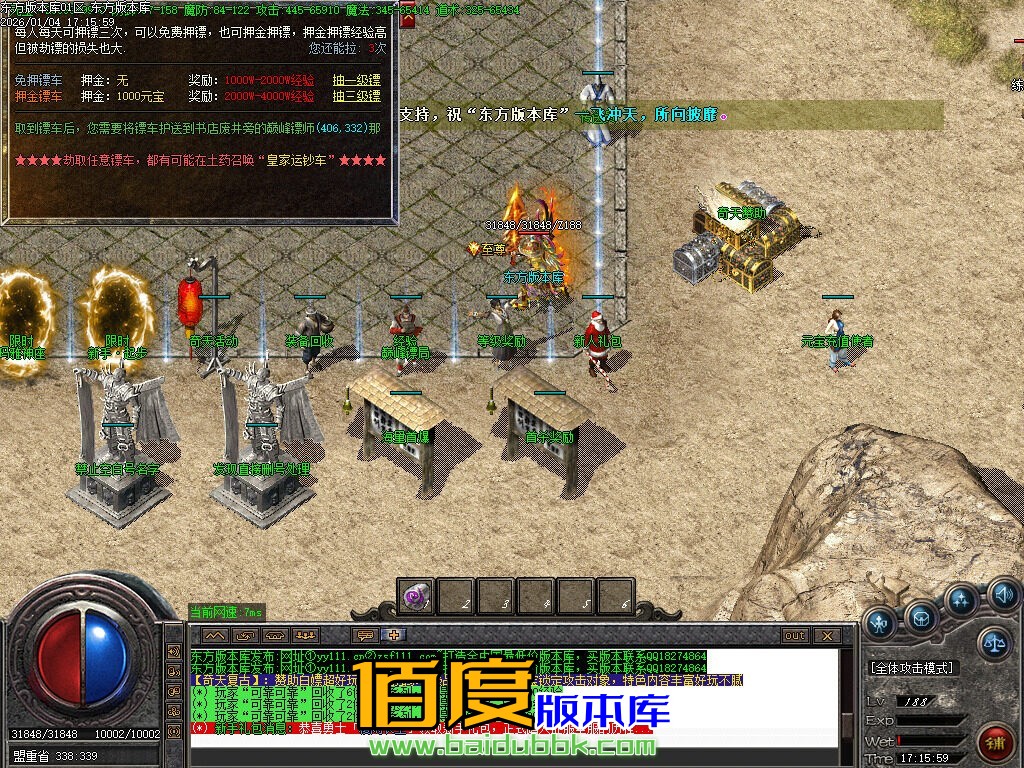
Task: Click the plus icon button on chat toolbar
Action: (394, 635)
